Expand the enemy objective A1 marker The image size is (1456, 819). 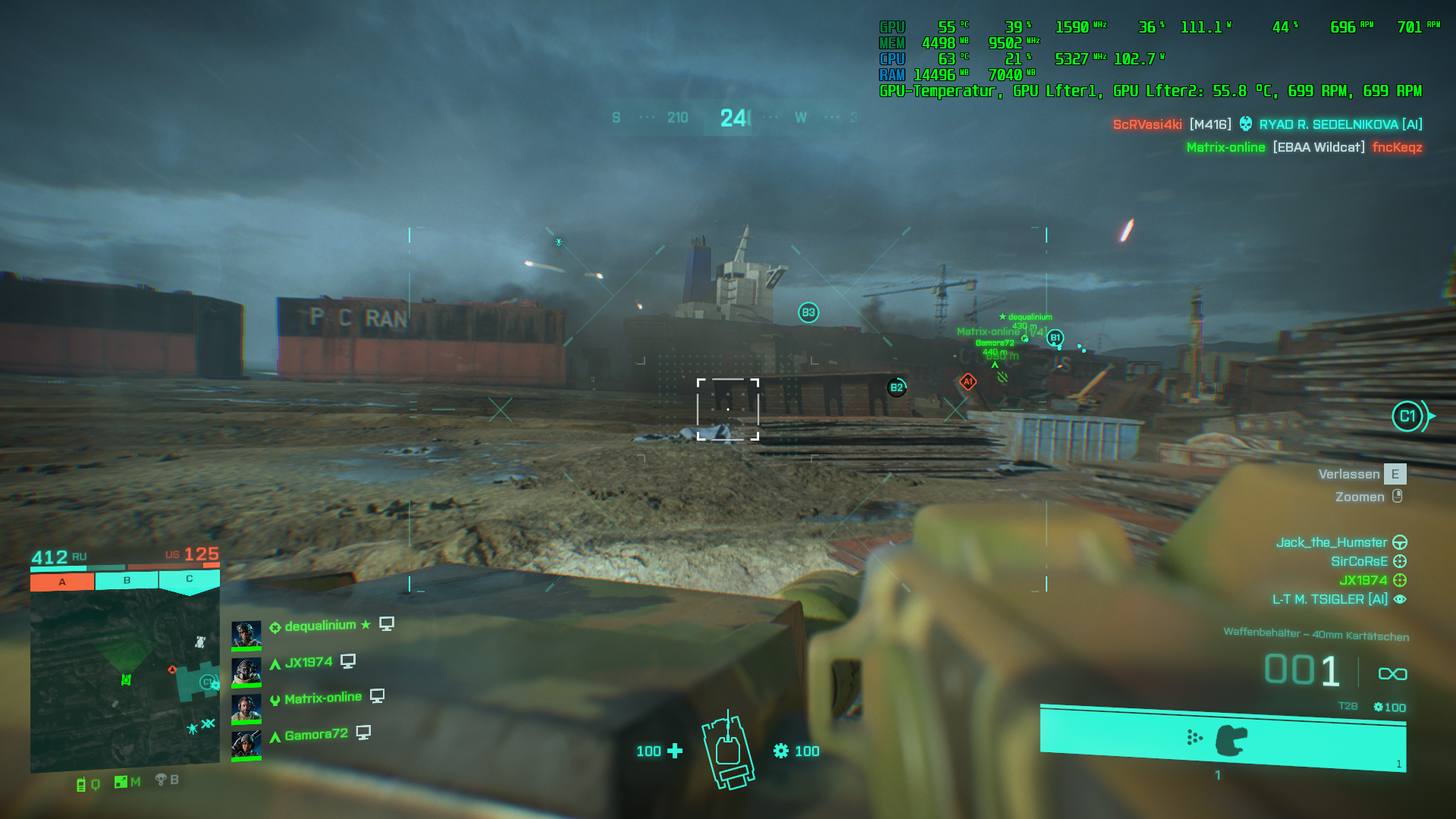click(x=968, y=381)
